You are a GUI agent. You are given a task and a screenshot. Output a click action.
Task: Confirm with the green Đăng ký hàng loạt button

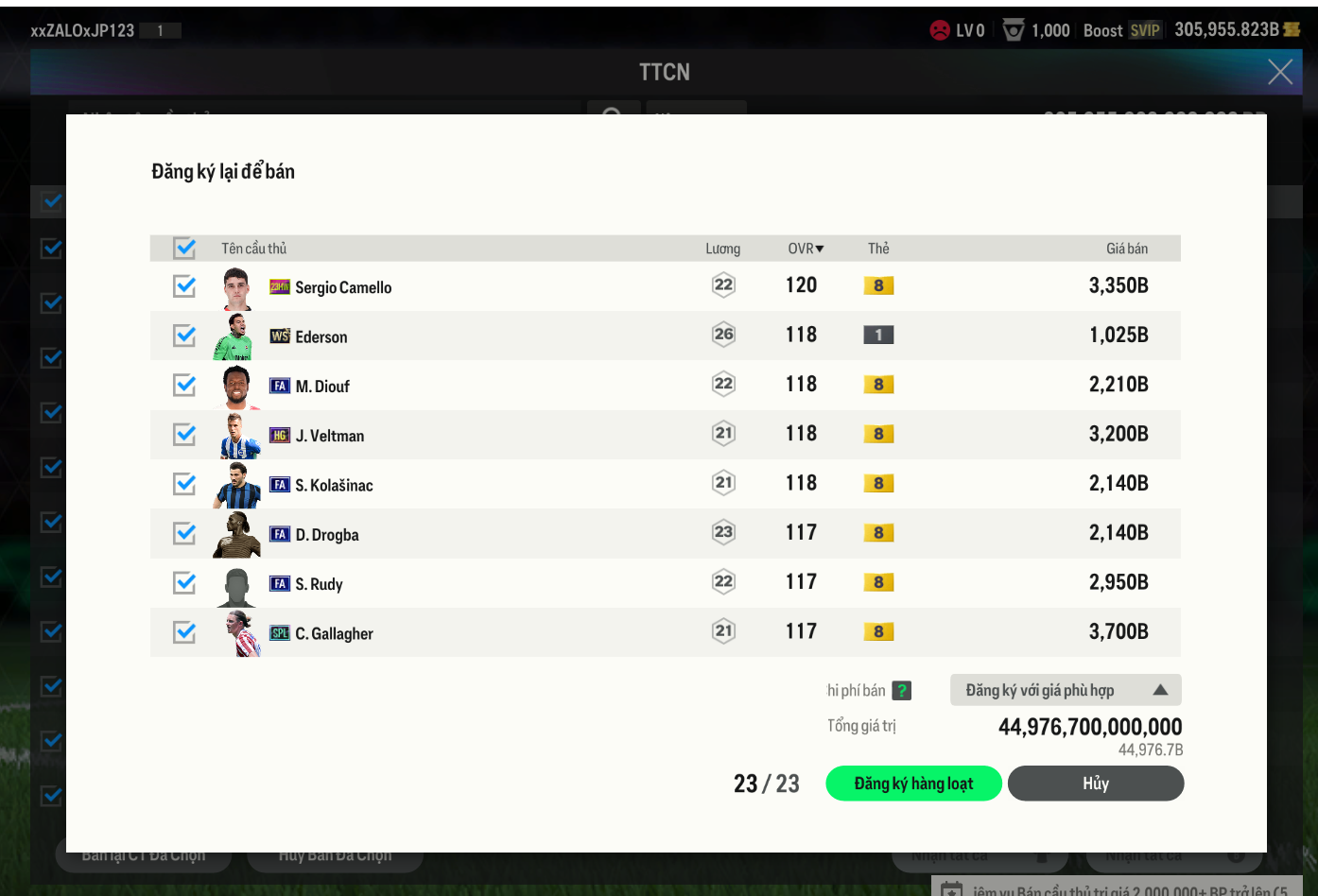click(x=913, y=784)
